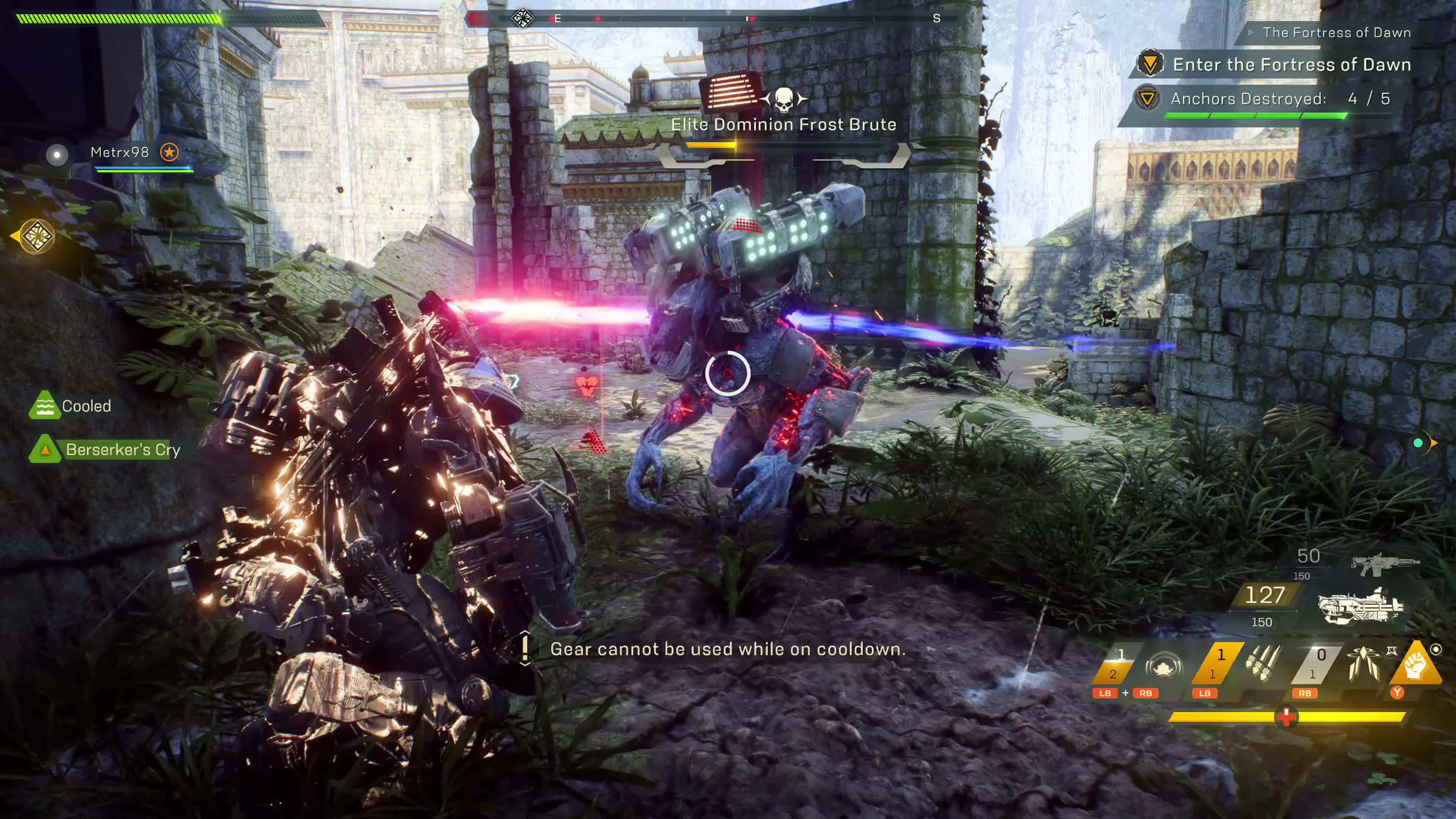1456x819 pixels.
Task: Click the Enter the Fortress of Dawn objective
Action: point(1291,64)
